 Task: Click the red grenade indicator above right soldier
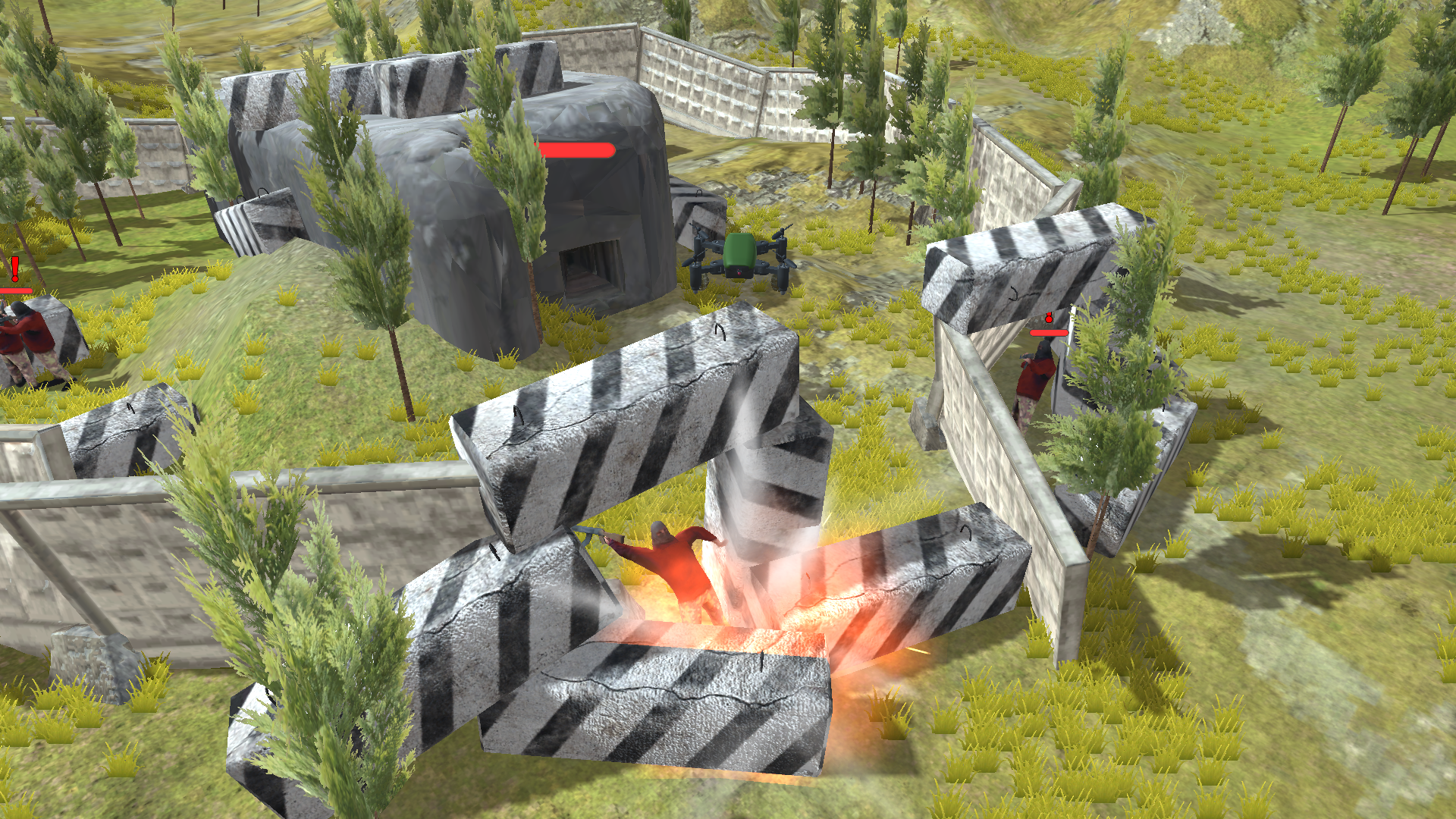pos(1049,318)
